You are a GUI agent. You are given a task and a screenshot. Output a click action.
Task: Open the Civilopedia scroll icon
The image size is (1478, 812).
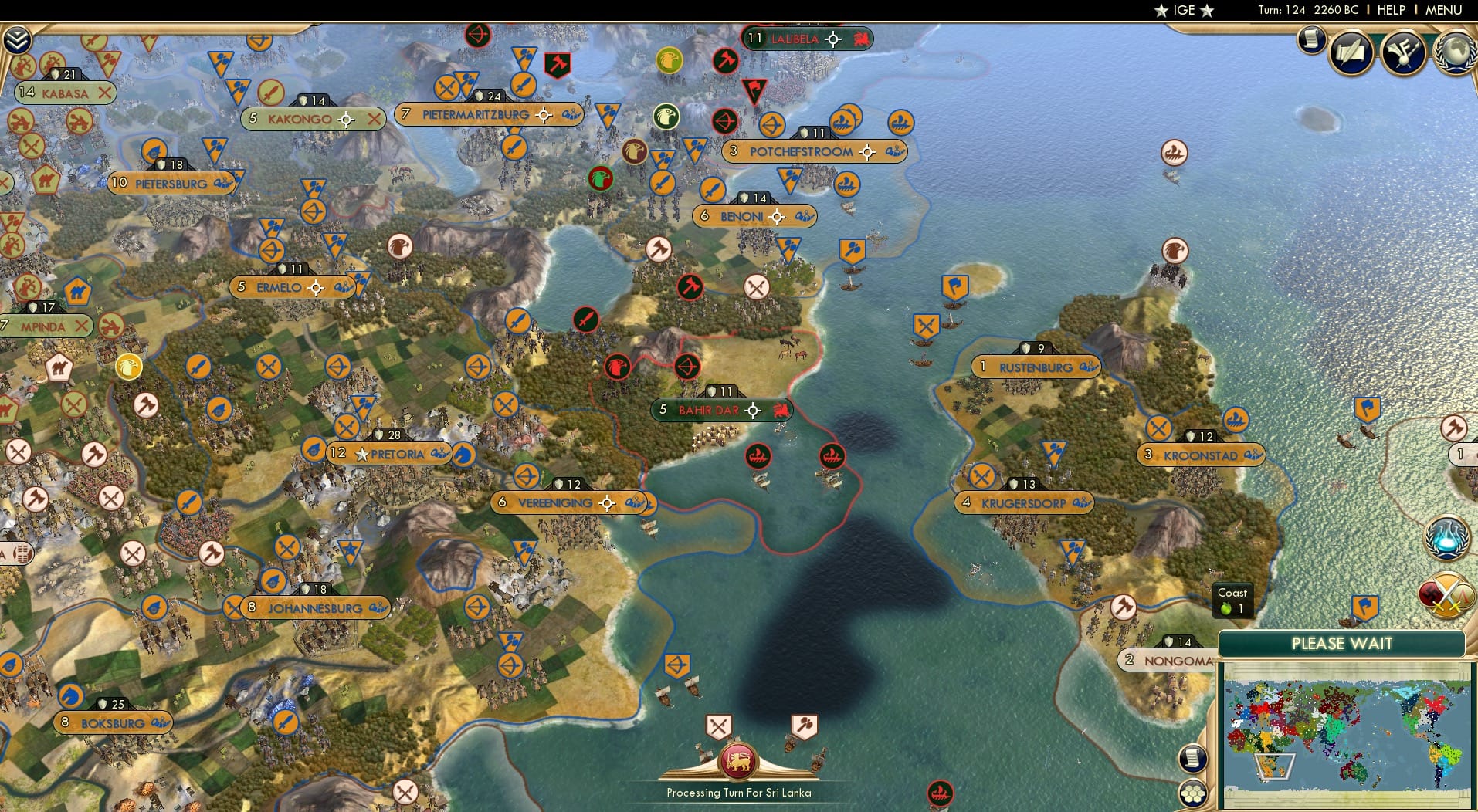click(x=1310, y=40)
